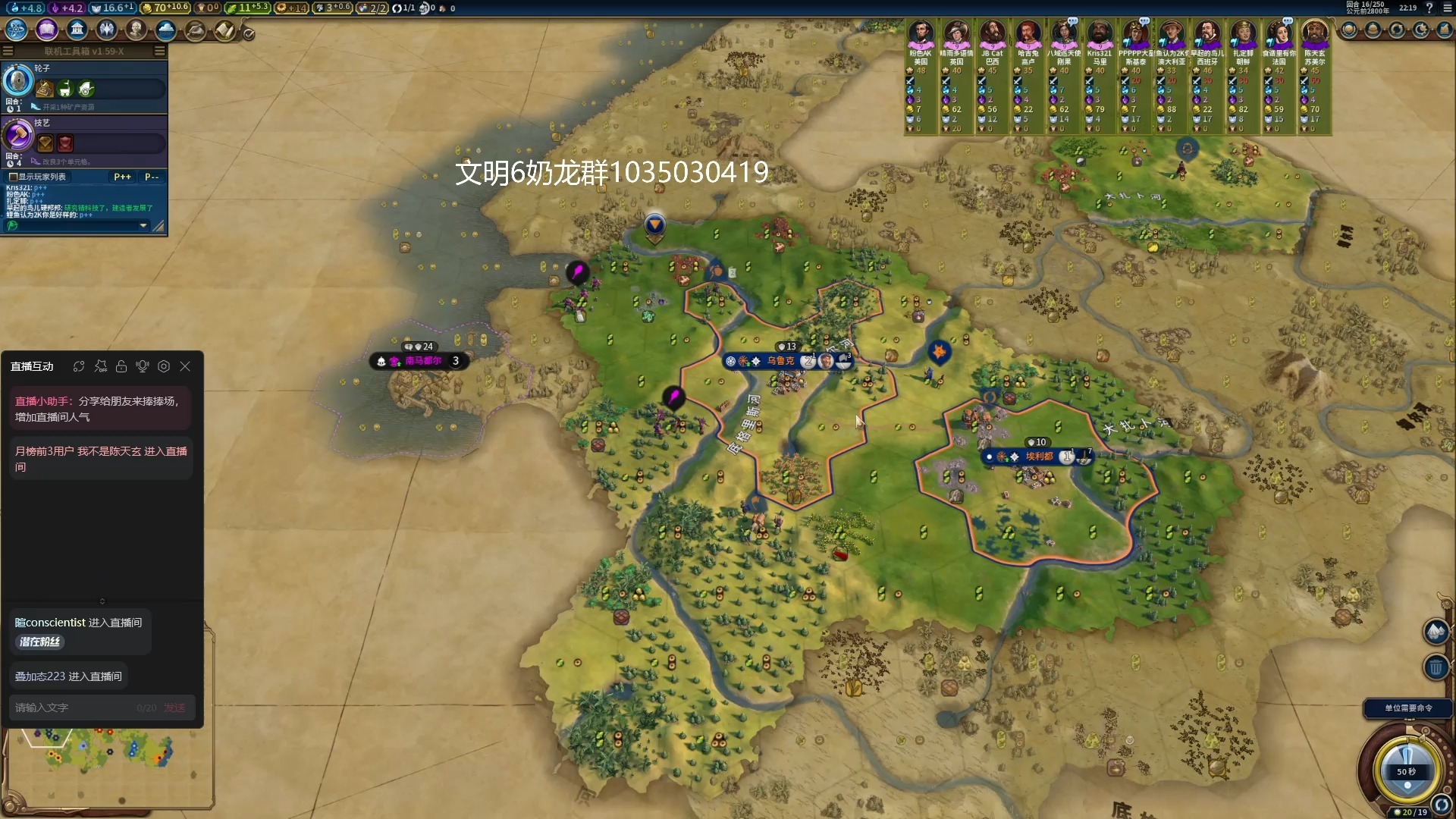
Task: Open the great people screen (bust icon)
Action: coord(136,30)
